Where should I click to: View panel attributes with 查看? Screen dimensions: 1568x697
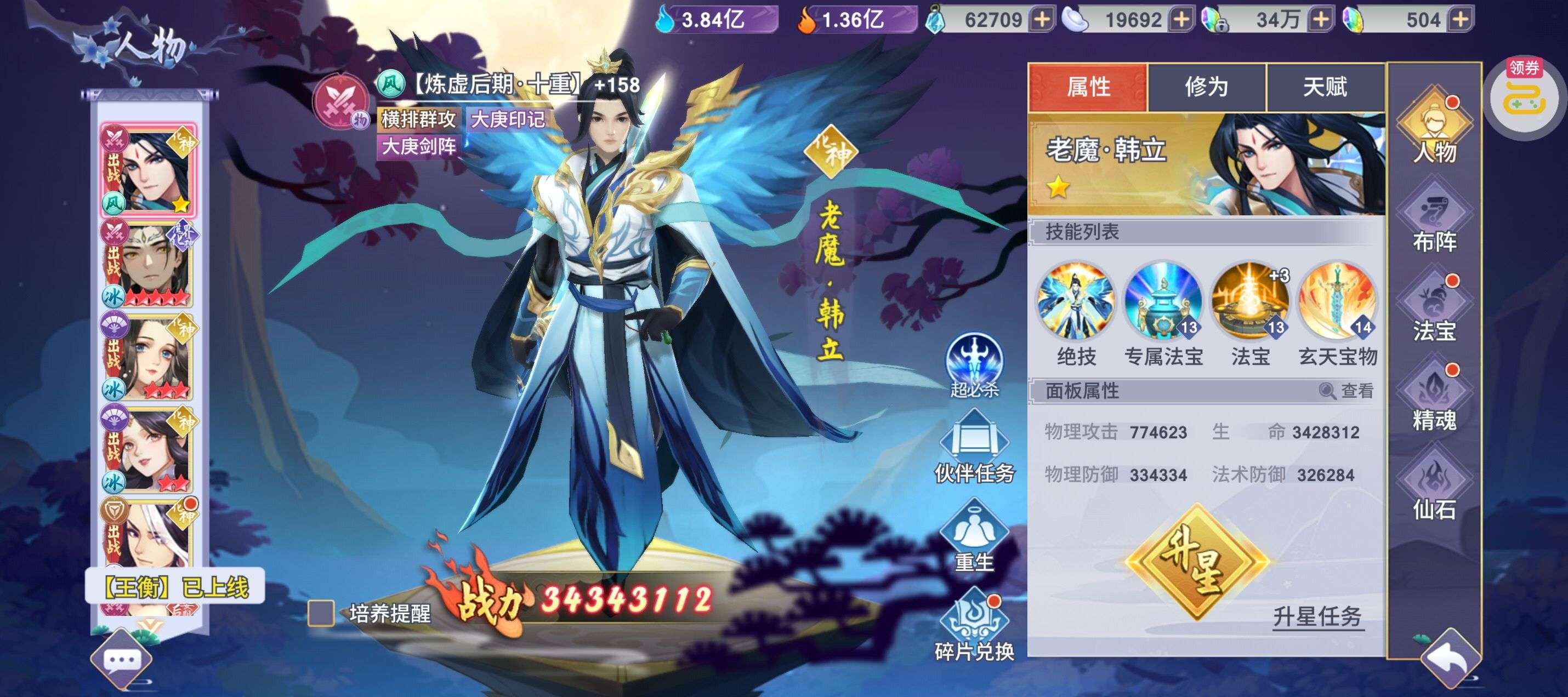1347,391
